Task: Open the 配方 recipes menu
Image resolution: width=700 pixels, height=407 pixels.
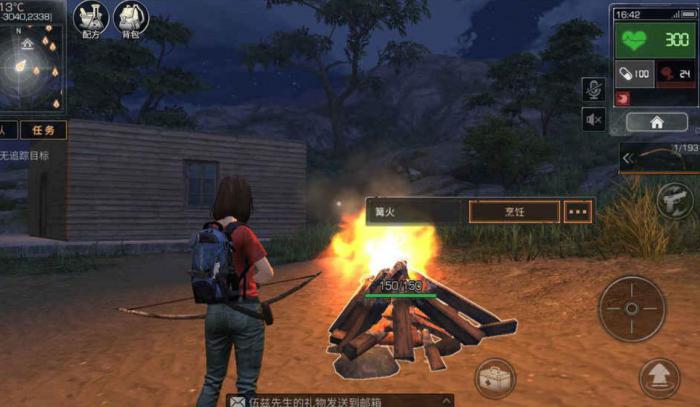Action: pyautogui.click(x=91, y=18)
